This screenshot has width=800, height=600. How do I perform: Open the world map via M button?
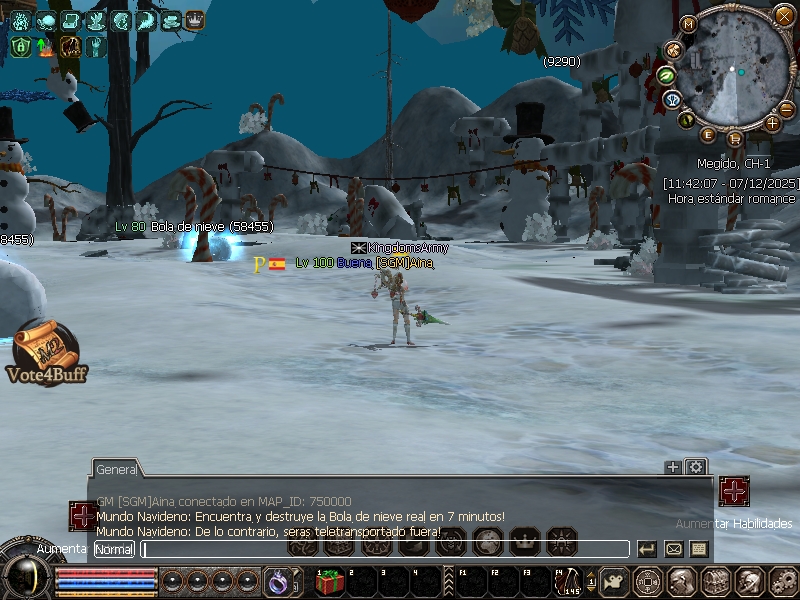coord(689,24)
